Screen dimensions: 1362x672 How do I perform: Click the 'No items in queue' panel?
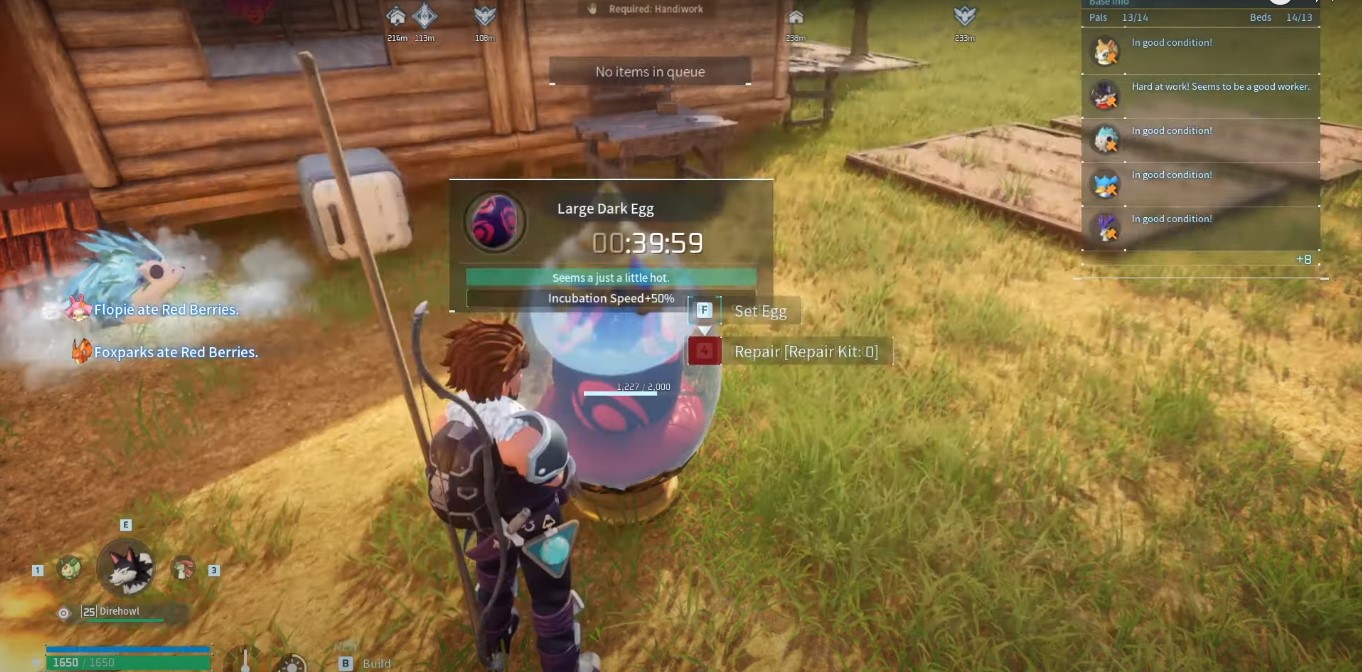click(650, 72)
